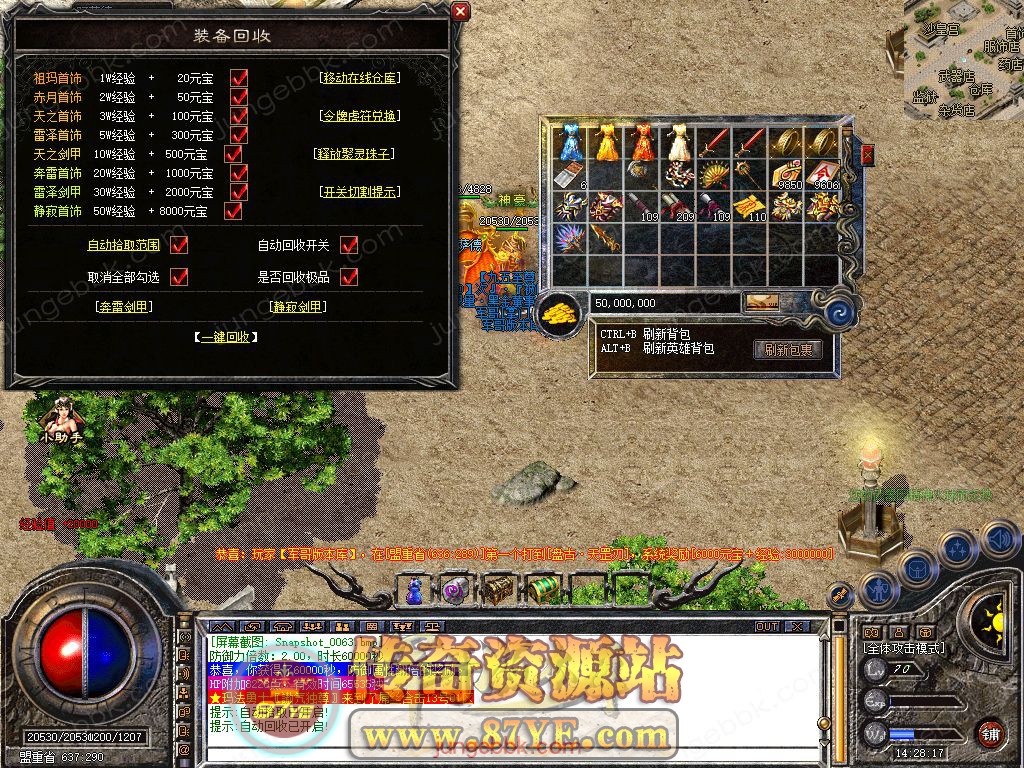Open the 静寂剑甲 link

(298, 307)
